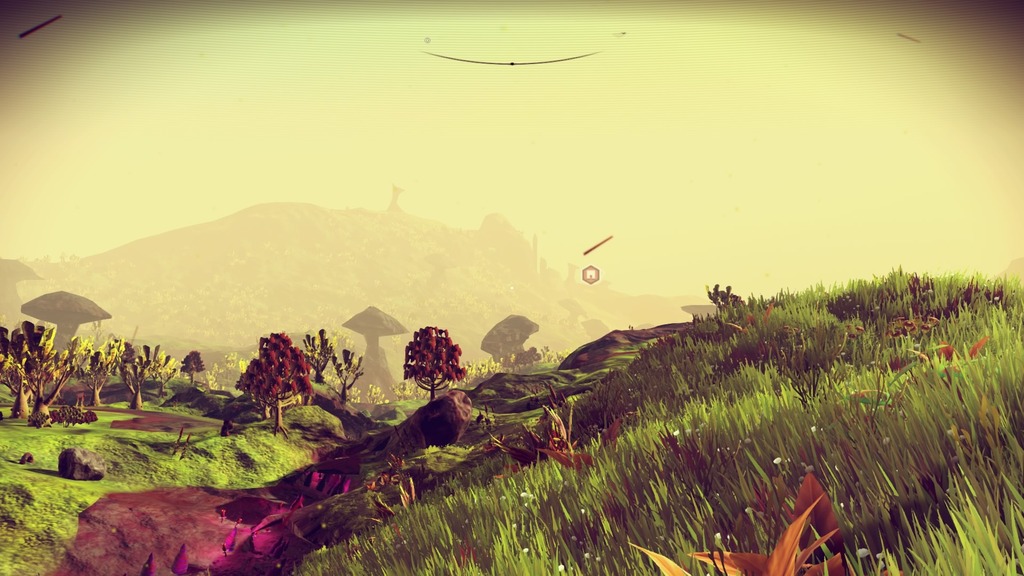This screenshot has height=576, width=1024.
Task: Select the hexagonal shelter waypoint marker
Action: pos(591,274)
